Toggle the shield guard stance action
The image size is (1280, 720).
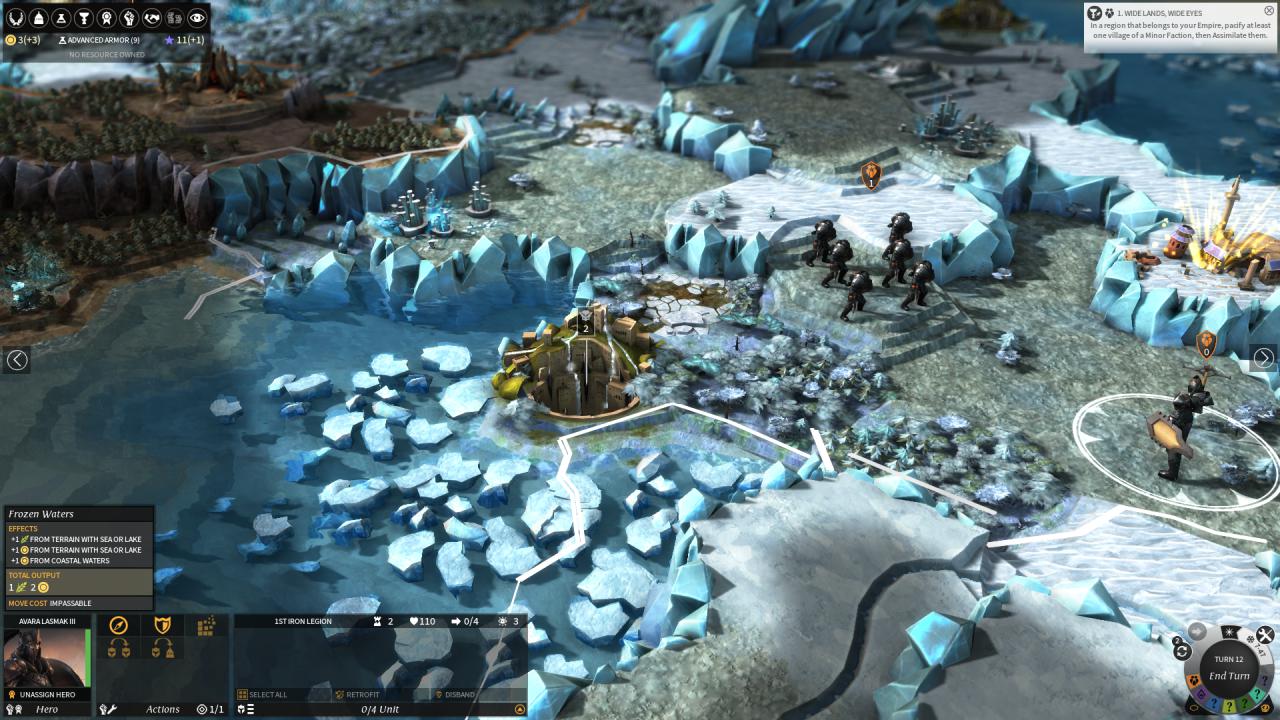pos(162,625)
